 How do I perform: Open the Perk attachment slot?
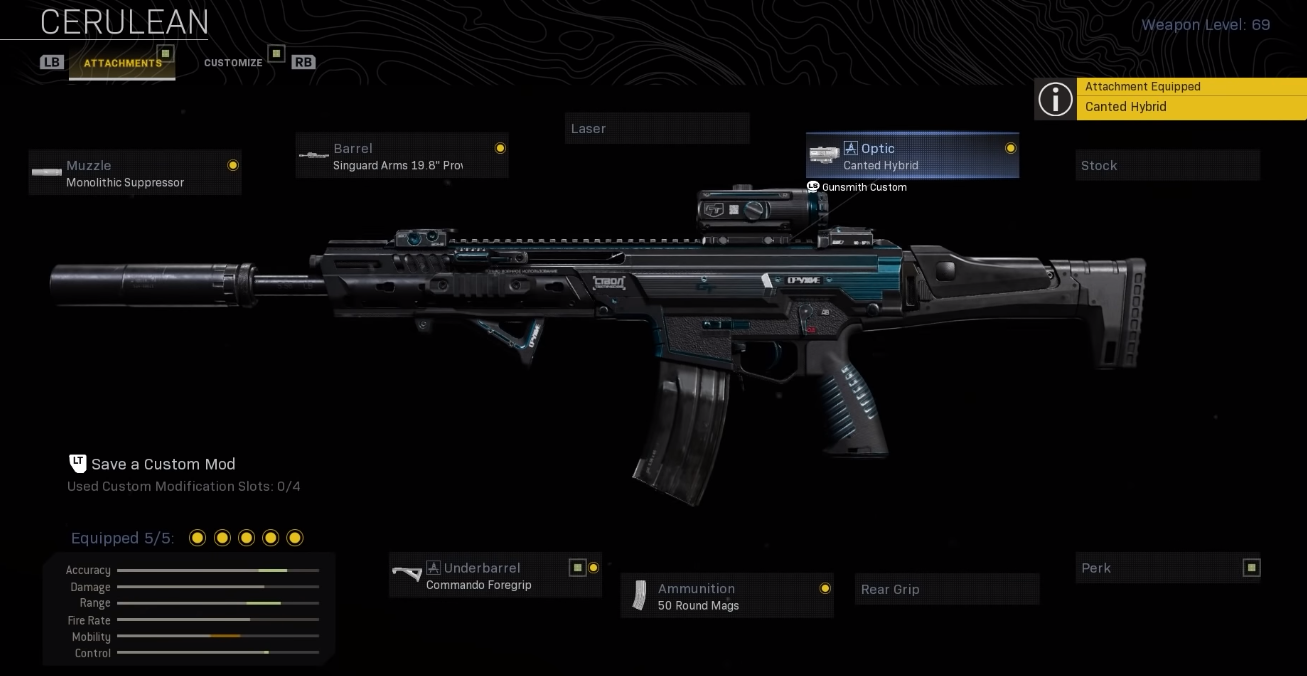[x=1168, y=568]
